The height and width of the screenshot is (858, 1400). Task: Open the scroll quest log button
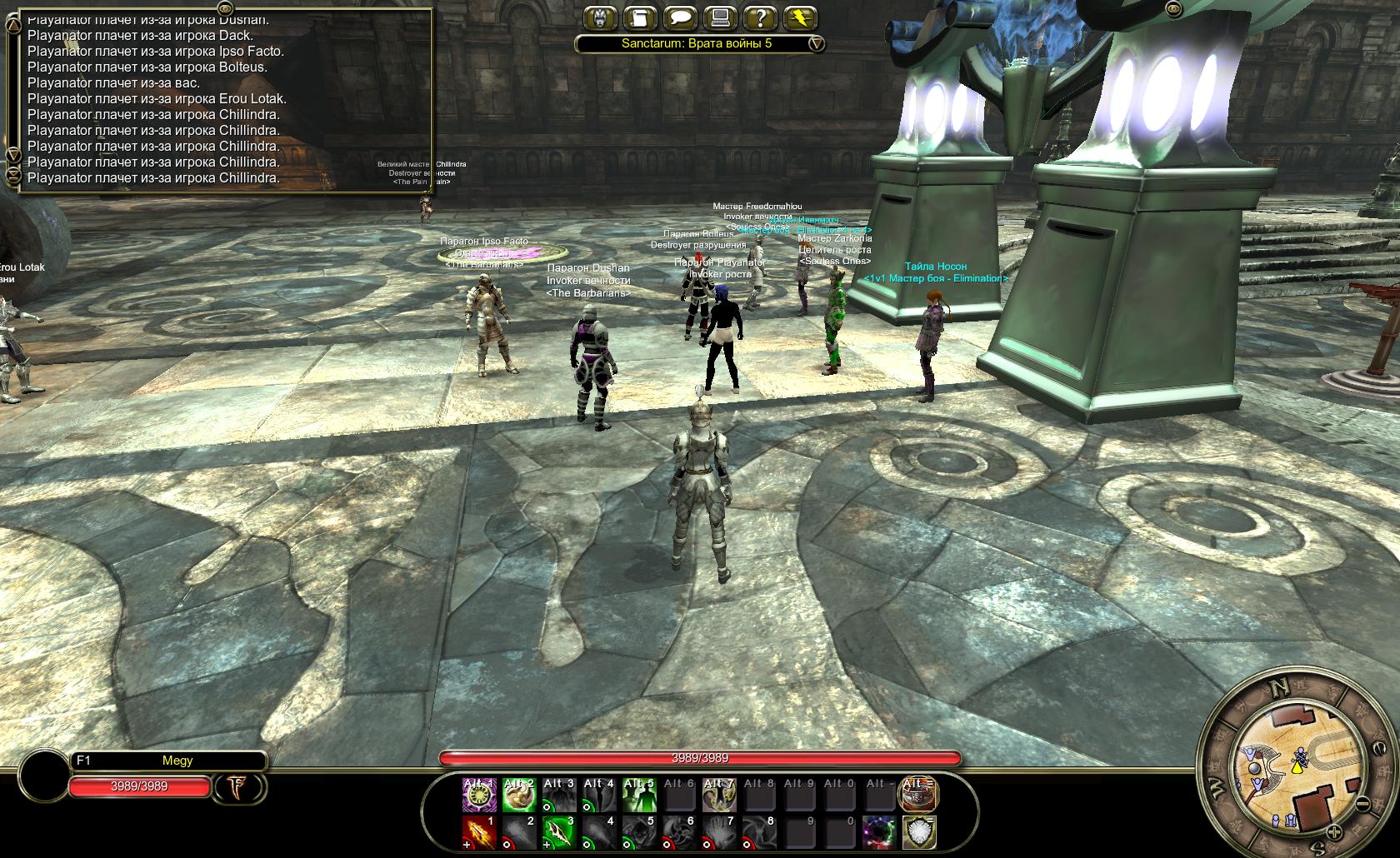(641, 18)
